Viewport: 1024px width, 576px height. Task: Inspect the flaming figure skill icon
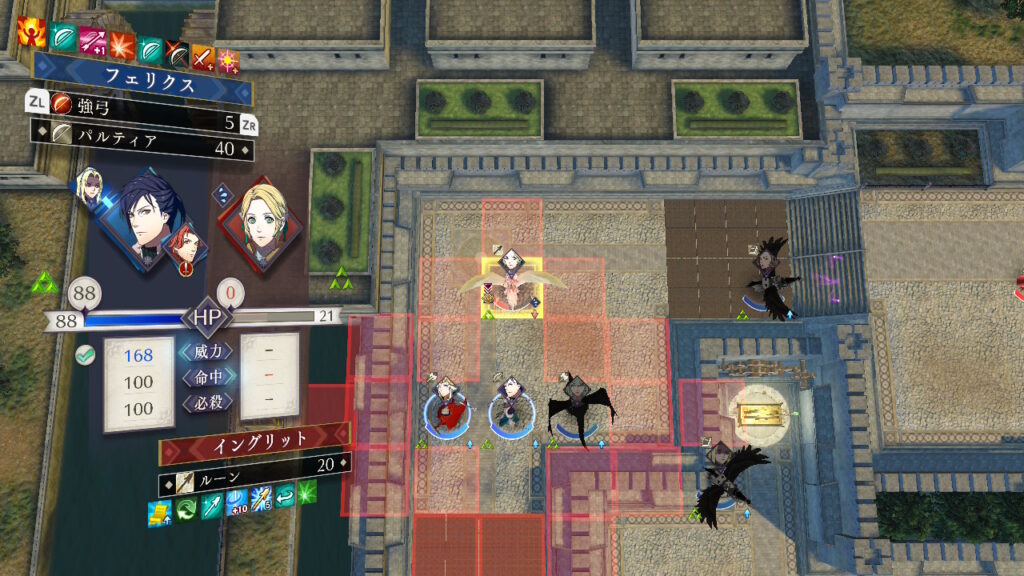pos(30,33)
